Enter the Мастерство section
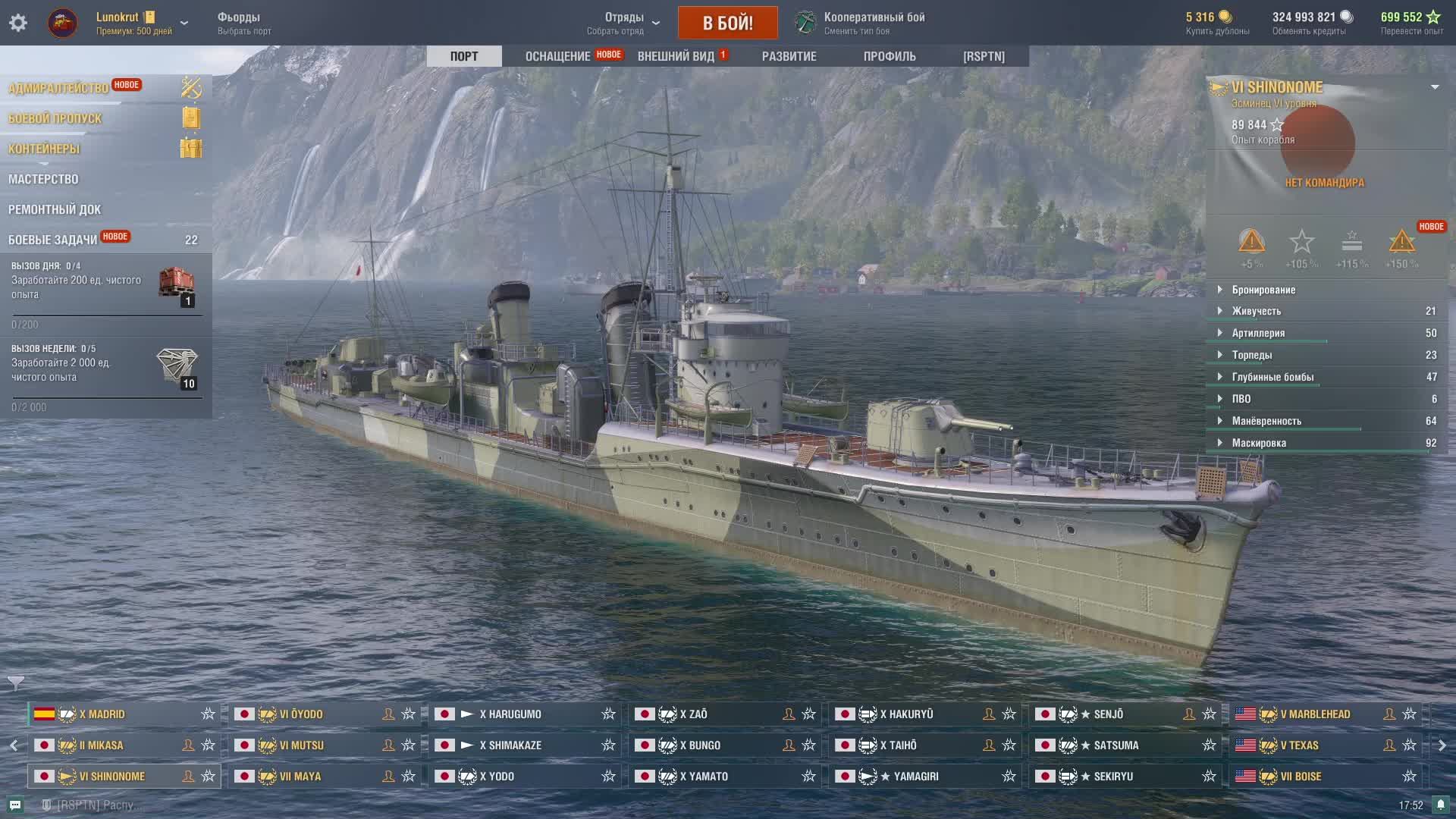Image resolution: width=1456 pixels, height=819 pixels. point(43,179)
